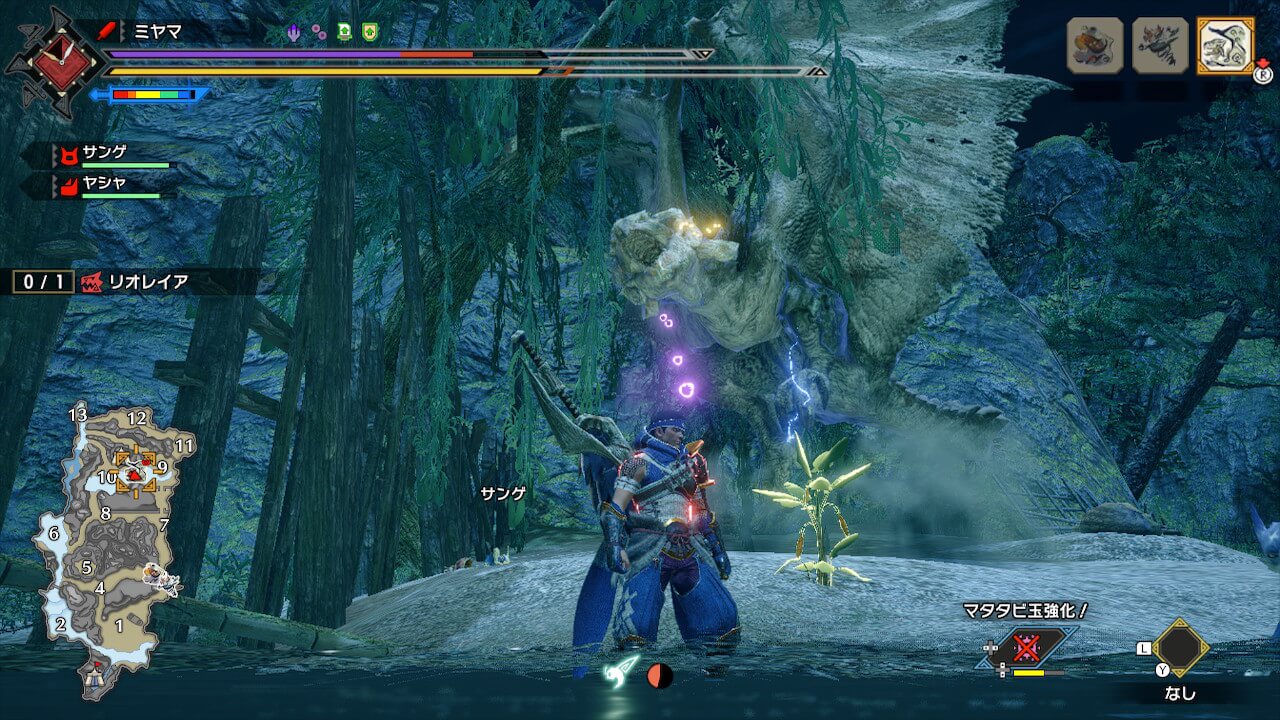1280x720 pixels.
Task: Click the quest clock diamond emblem
Action: (x=54, y=58)
